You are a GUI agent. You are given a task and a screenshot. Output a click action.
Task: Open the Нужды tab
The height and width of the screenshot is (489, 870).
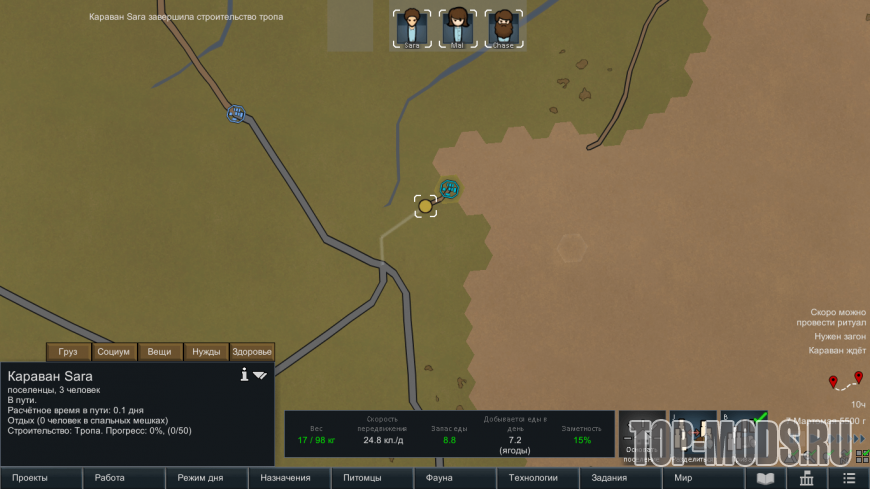[x=206, y=352]
